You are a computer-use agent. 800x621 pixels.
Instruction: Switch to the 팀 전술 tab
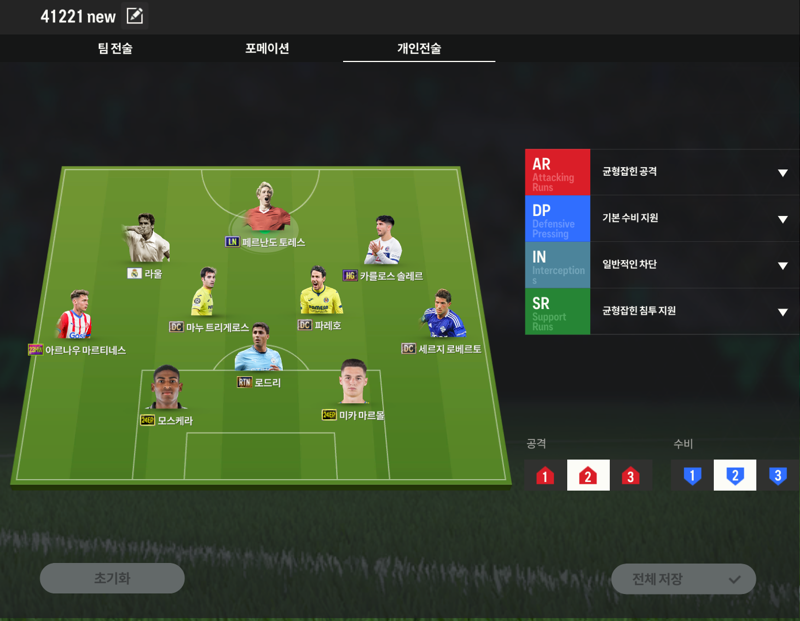click(114, 48)
